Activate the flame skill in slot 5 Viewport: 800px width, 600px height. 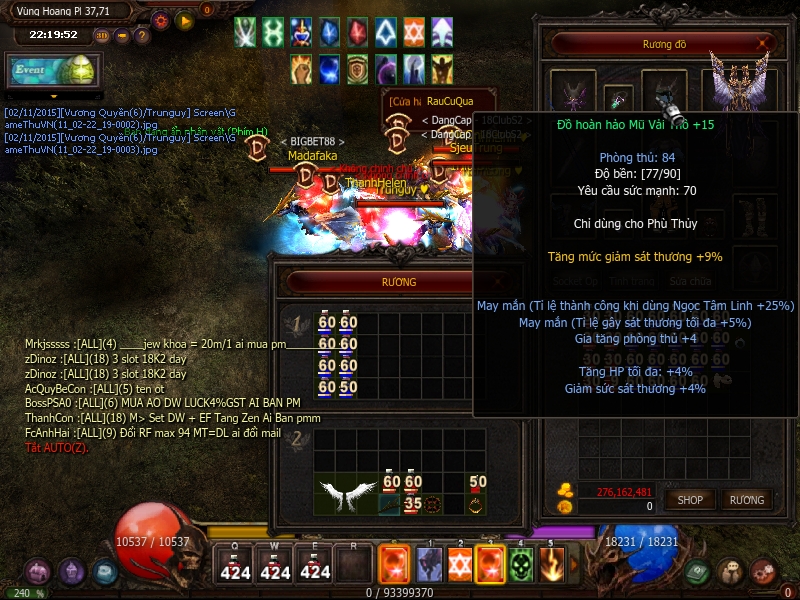tap(551, 566)
